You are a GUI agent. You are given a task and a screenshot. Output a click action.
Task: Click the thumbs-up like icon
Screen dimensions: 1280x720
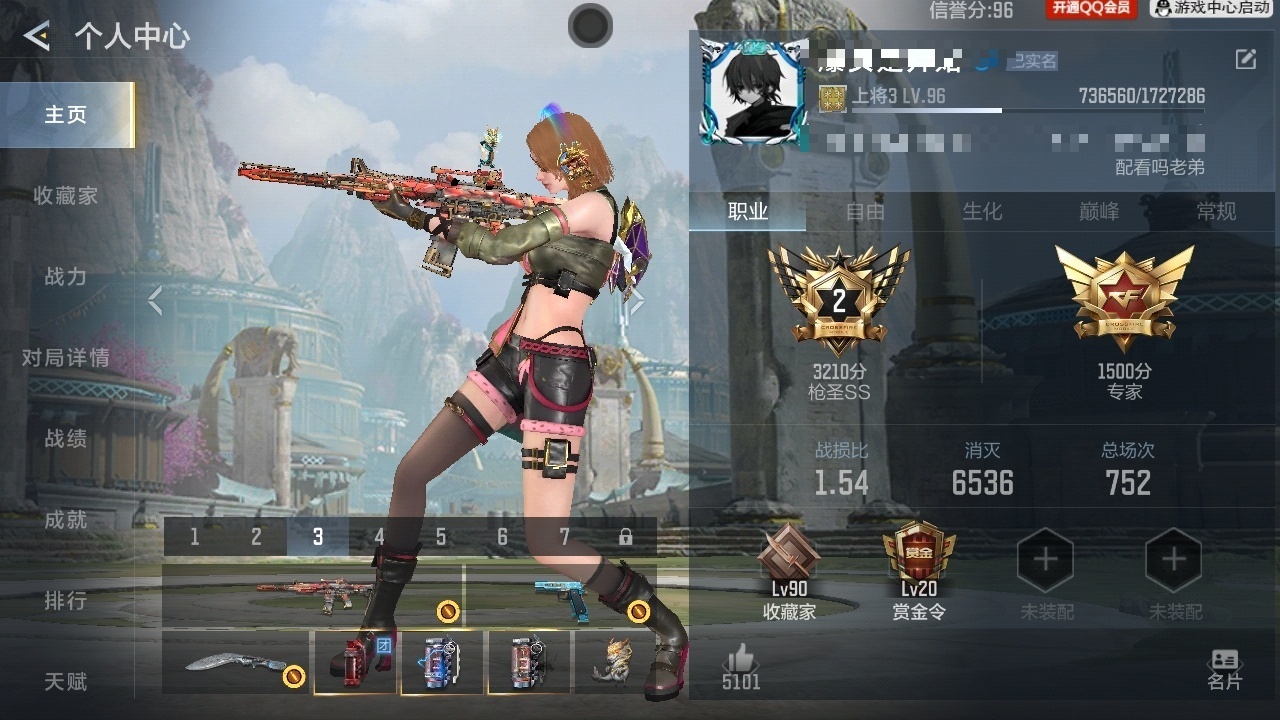741,660
